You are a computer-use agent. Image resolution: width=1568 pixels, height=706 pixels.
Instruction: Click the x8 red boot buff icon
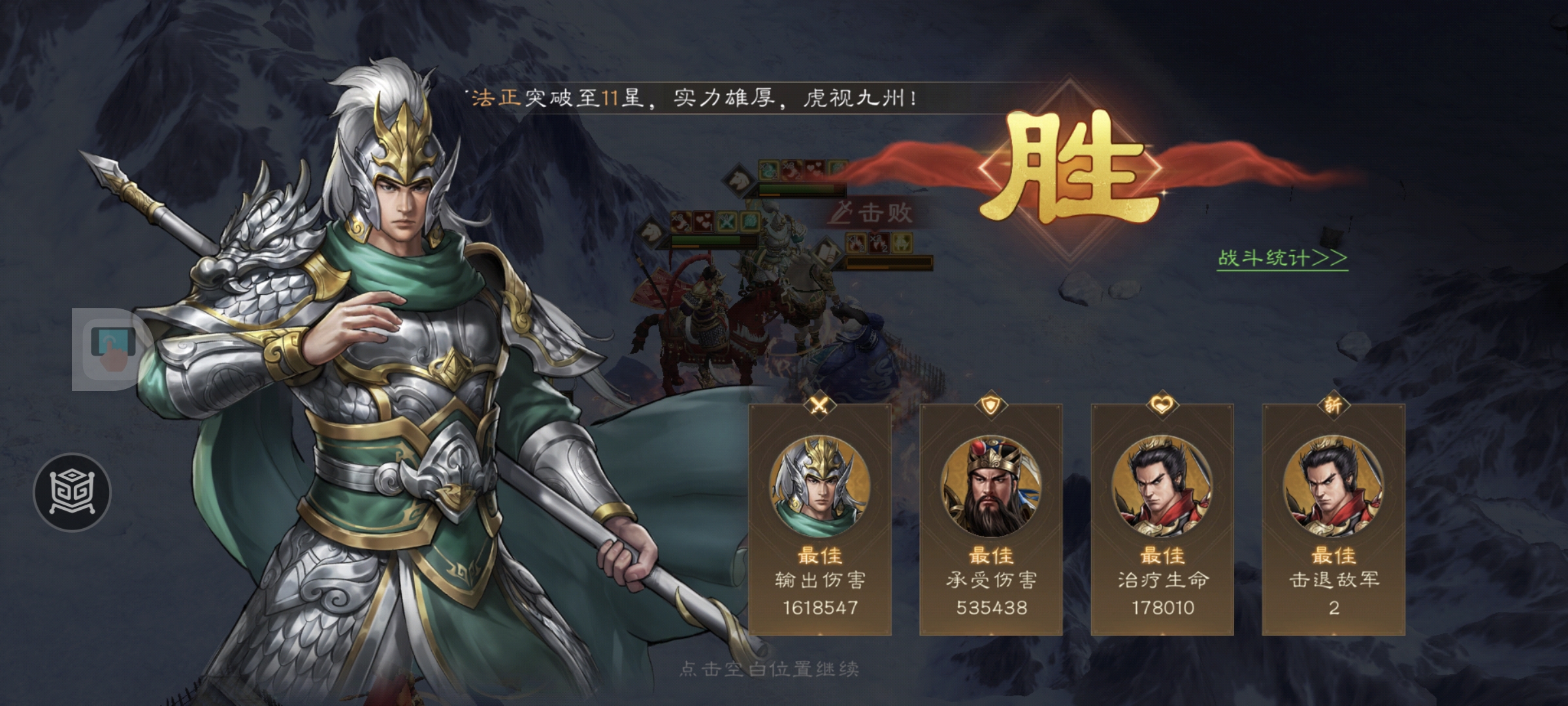tap(791, 169)
